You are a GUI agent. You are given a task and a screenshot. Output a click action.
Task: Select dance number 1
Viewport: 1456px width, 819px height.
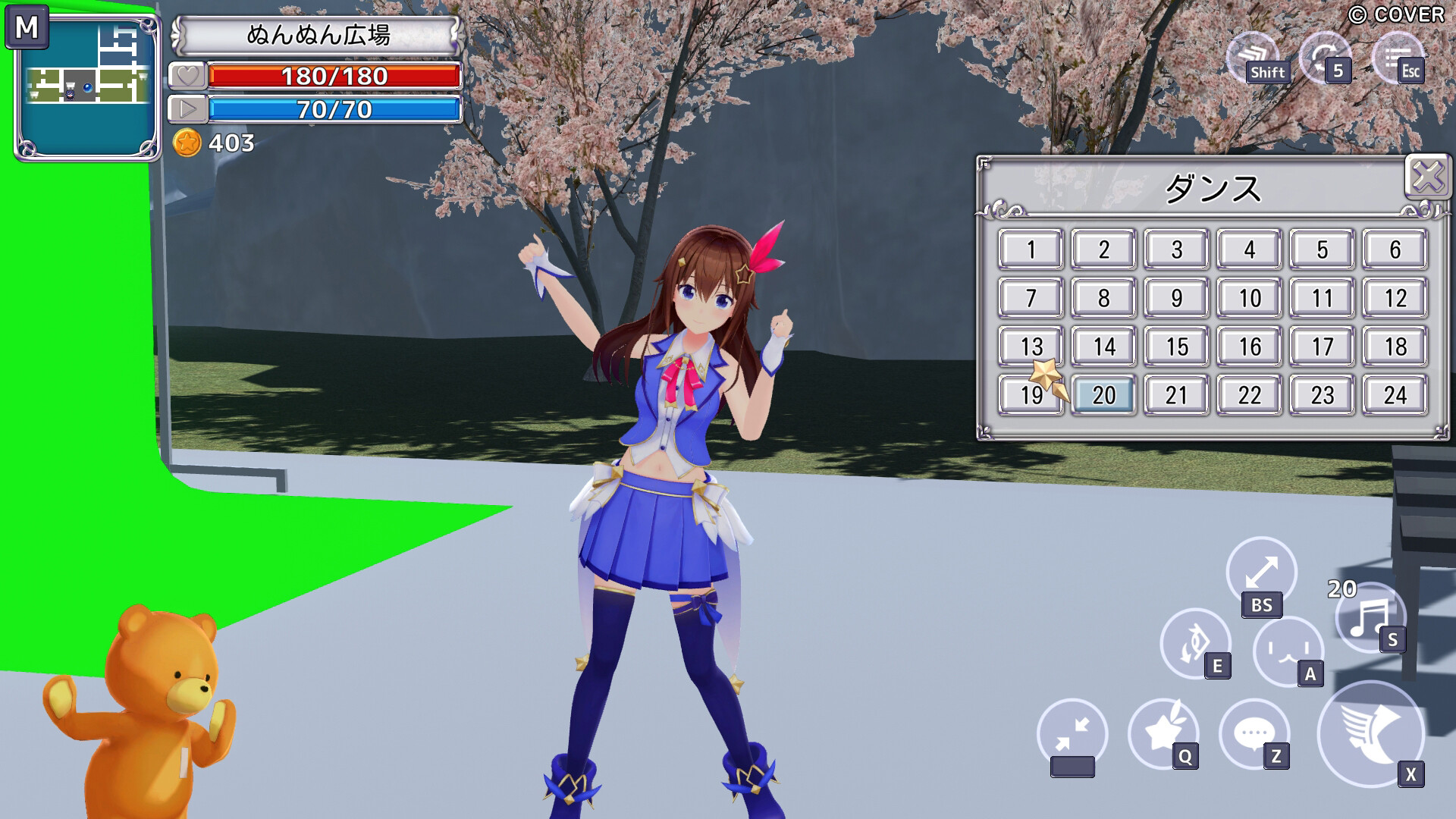click(x=1031, y=249)
